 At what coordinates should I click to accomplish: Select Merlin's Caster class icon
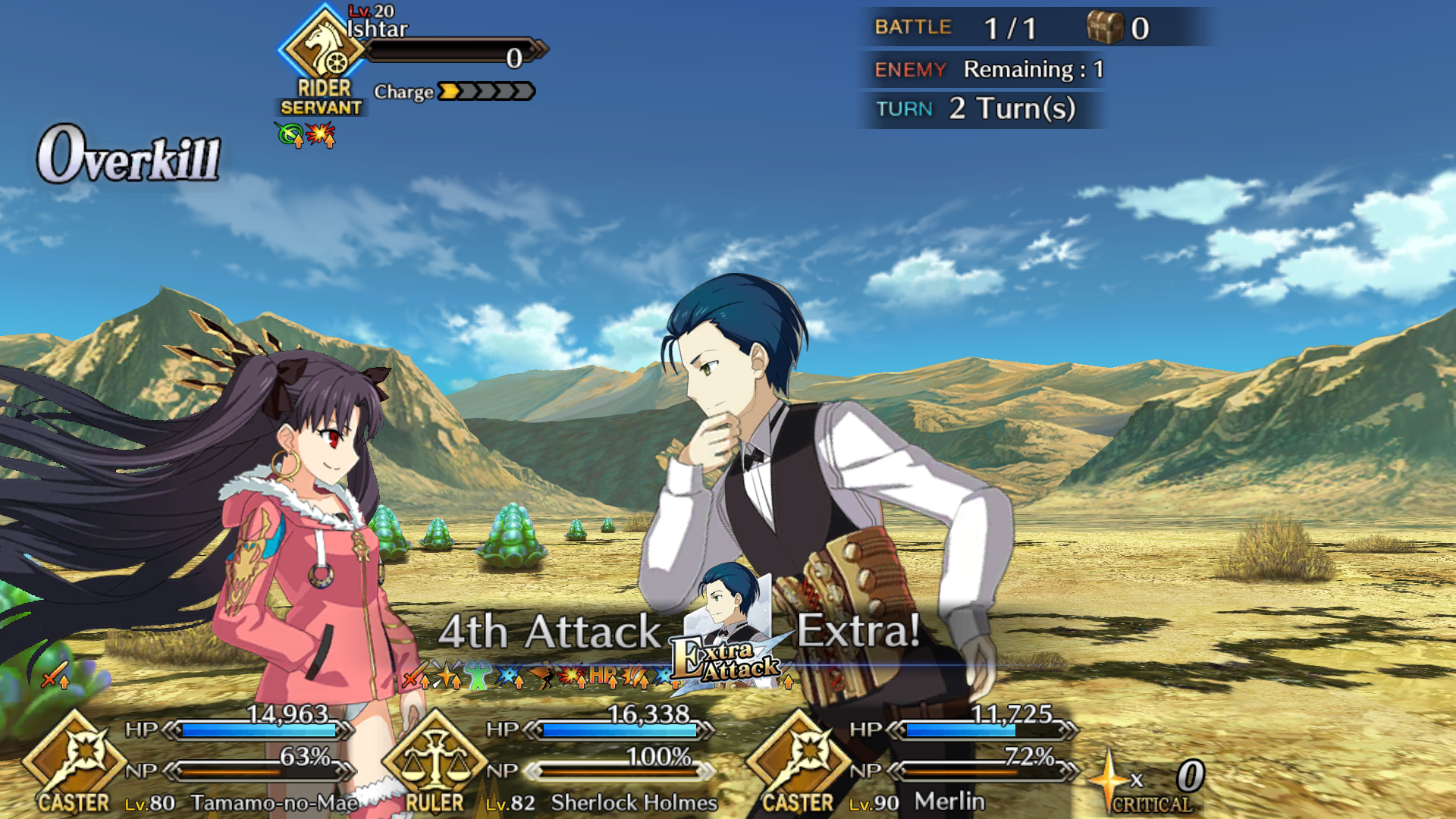[x=798, y=758]
